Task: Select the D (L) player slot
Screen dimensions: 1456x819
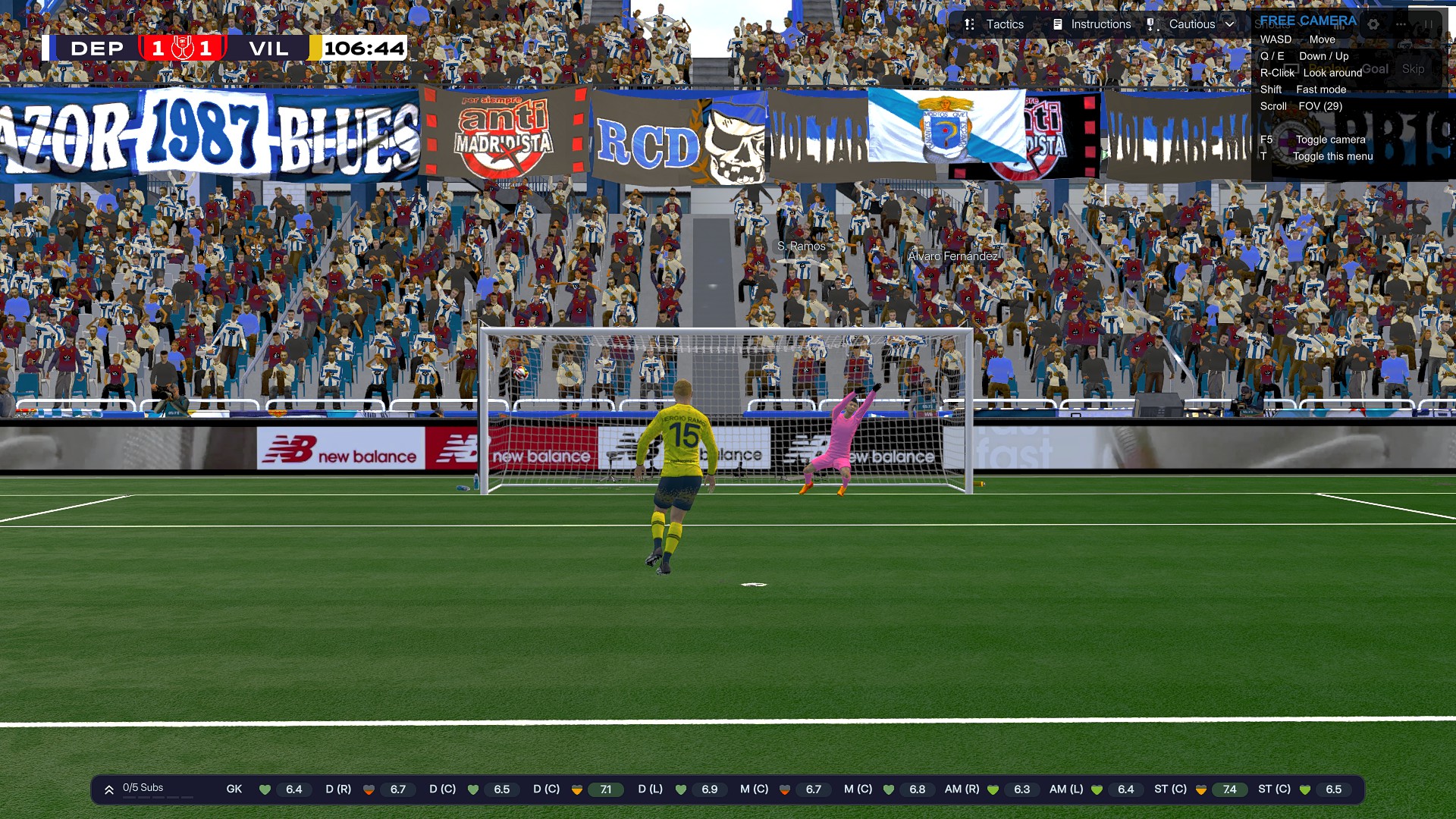Action: click(x=680, y=789)
